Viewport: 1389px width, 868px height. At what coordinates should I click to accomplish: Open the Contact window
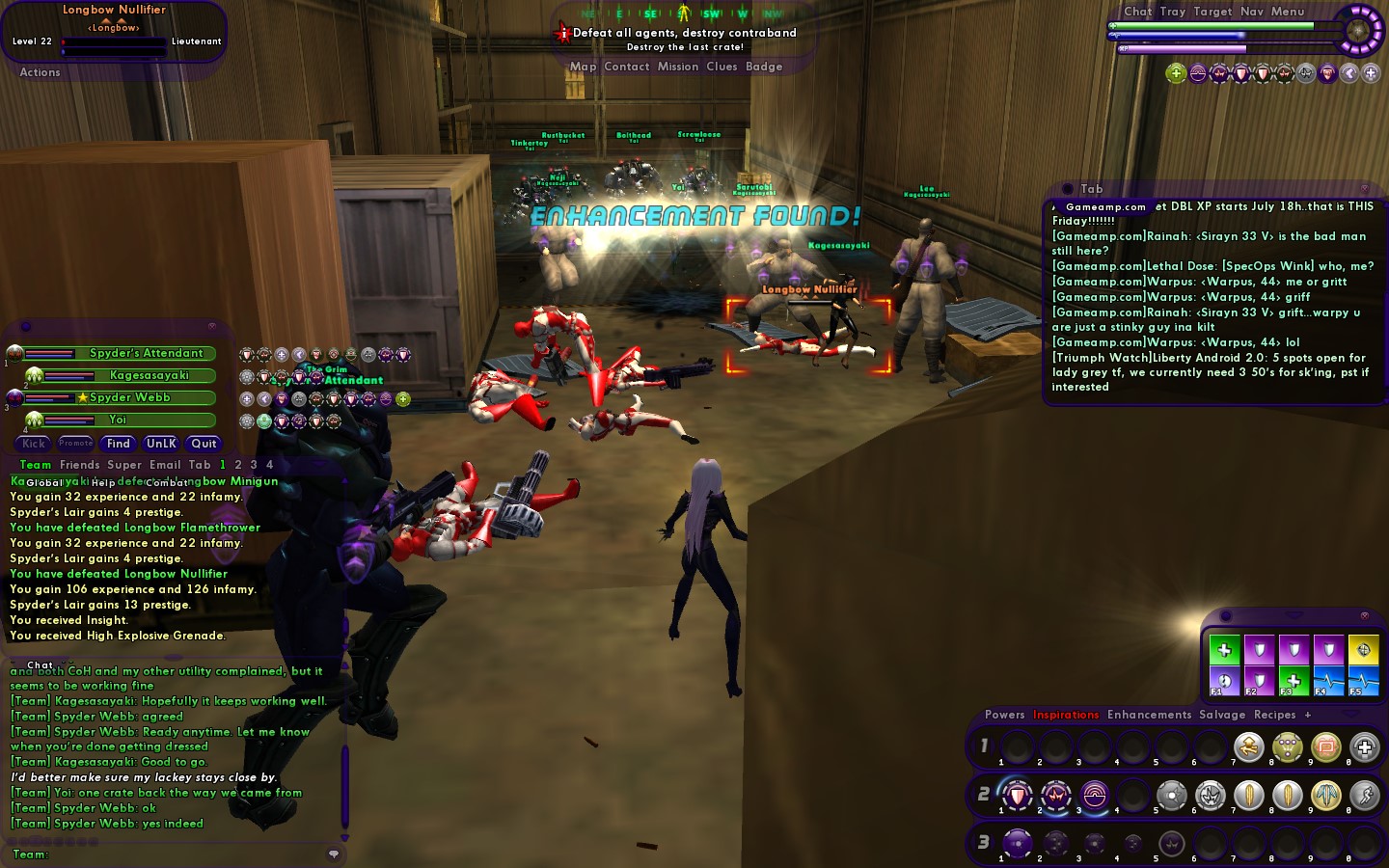coord(626,67)
